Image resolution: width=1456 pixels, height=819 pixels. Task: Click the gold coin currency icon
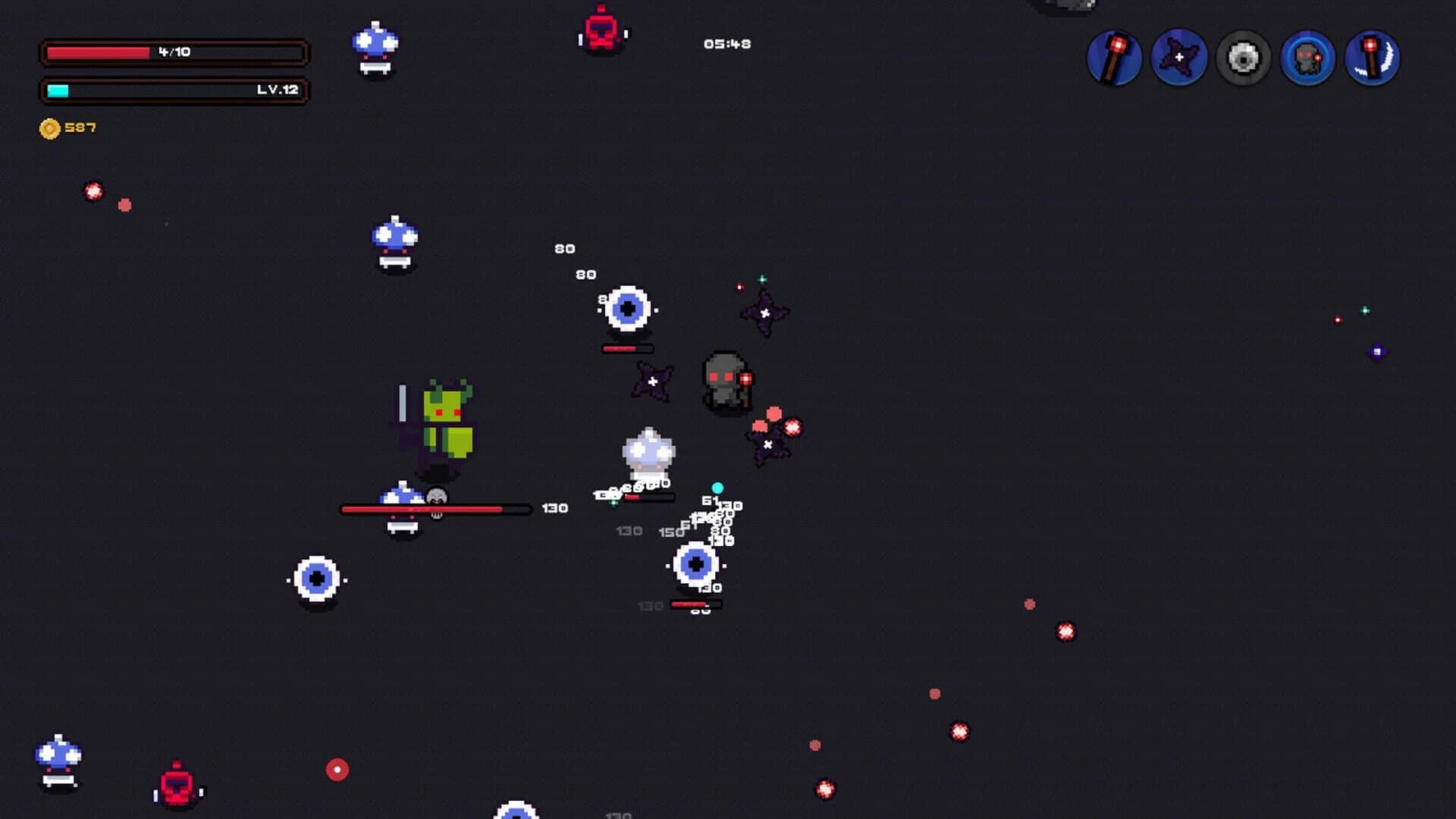(x=49, y=127)
